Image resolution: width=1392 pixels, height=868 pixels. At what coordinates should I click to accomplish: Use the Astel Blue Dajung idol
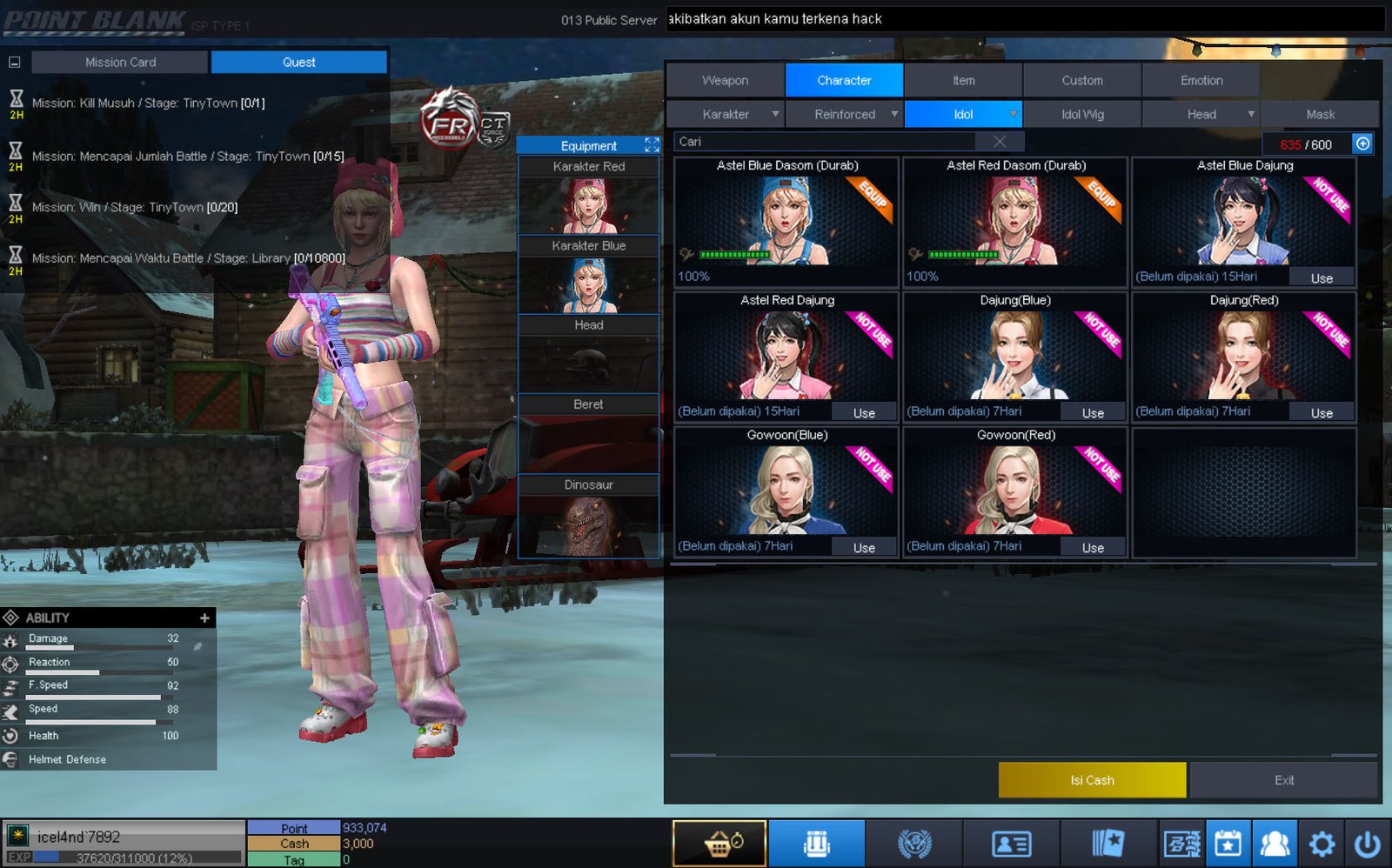pyautogui.click(x=1322, y=278)
